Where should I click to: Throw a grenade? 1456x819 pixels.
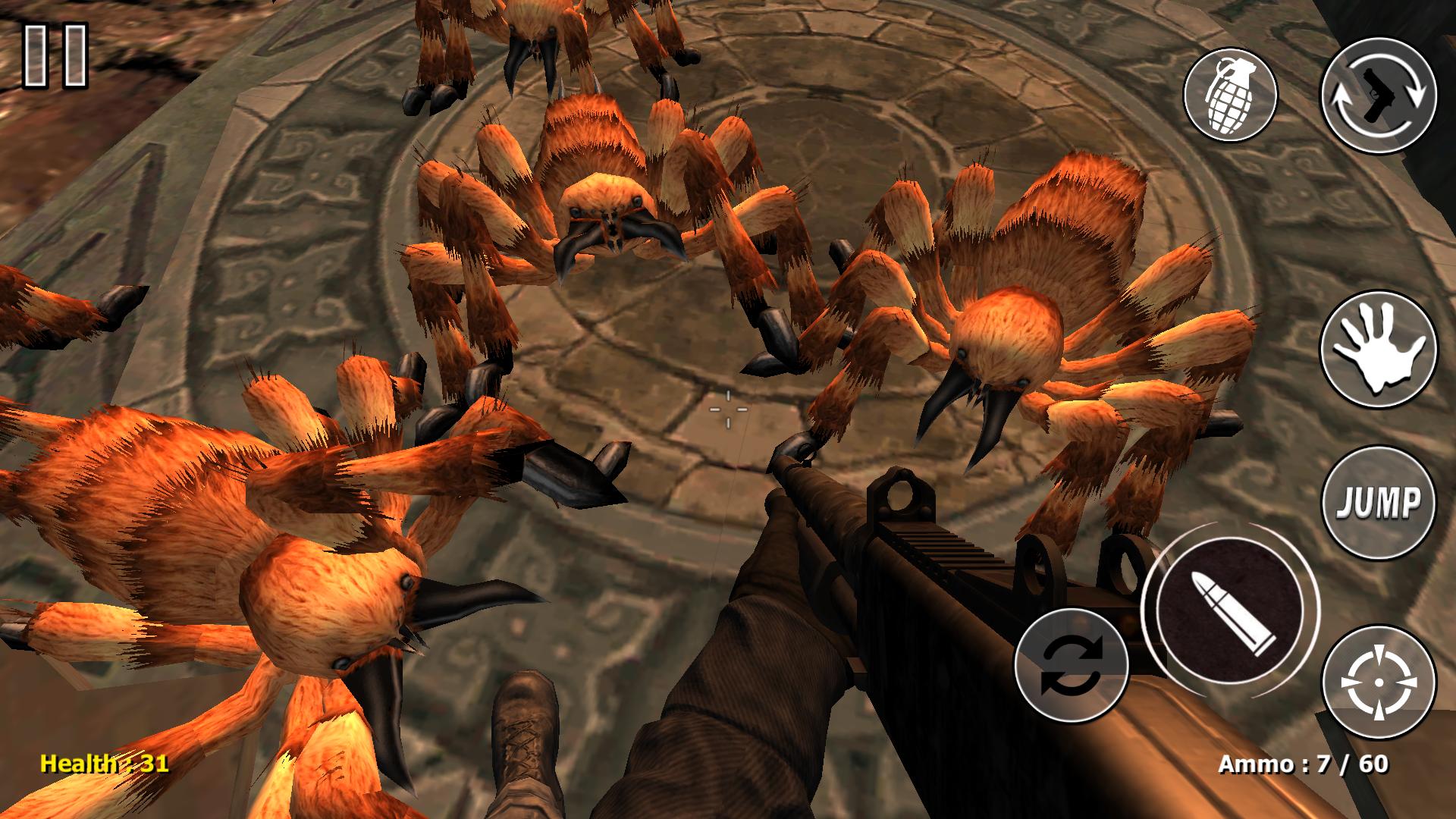click(x=1230, y=96)
